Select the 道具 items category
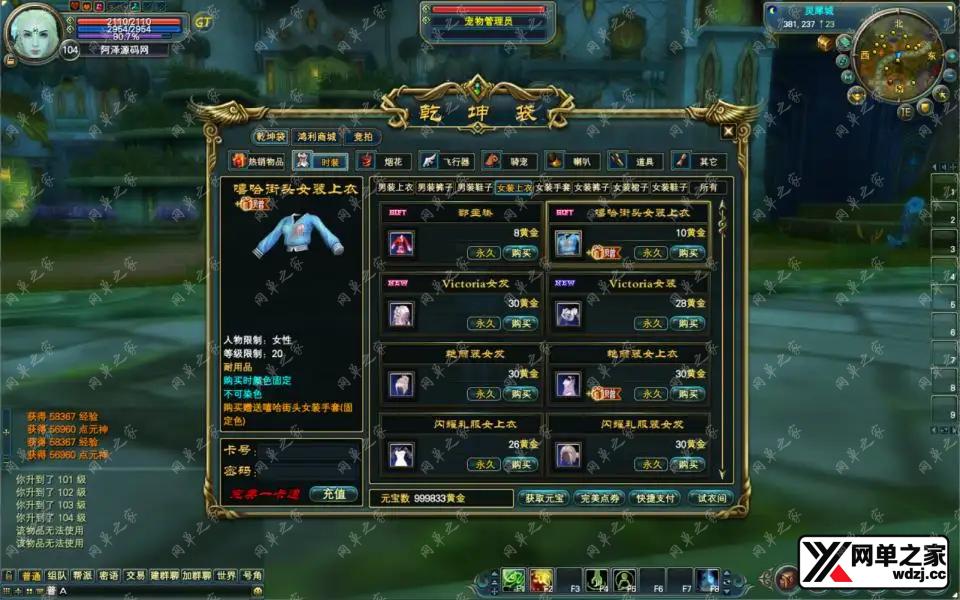The height and width of the screenshot is (600, 960). [x=634, y=161]
